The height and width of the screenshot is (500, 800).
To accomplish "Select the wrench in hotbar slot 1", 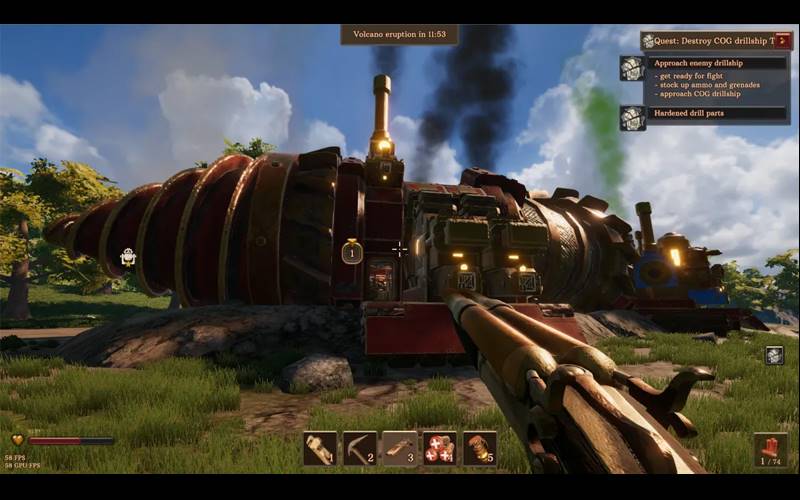I will (320, 448).
